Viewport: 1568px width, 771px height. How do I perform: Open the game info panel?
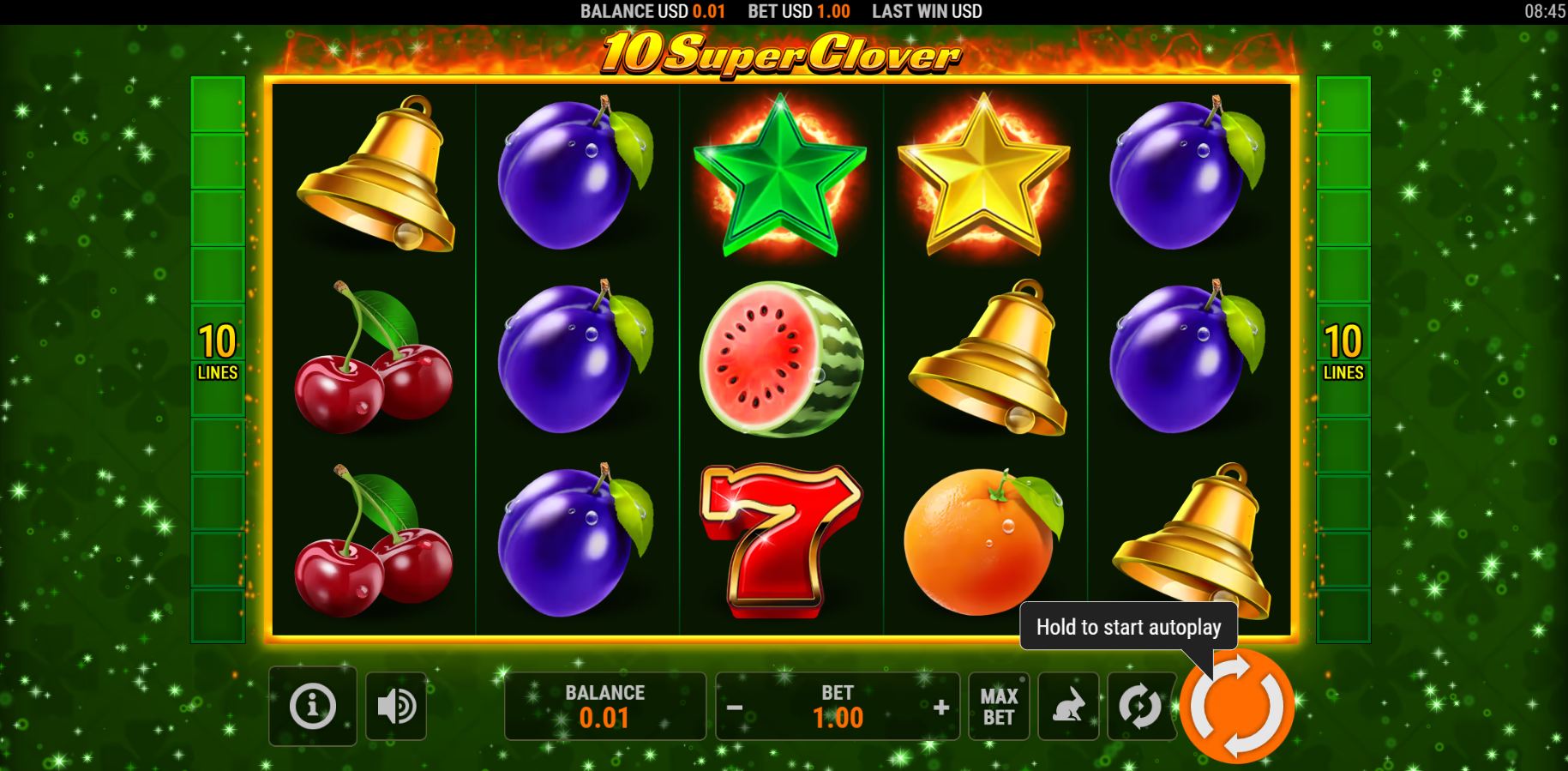coord(312,706)
